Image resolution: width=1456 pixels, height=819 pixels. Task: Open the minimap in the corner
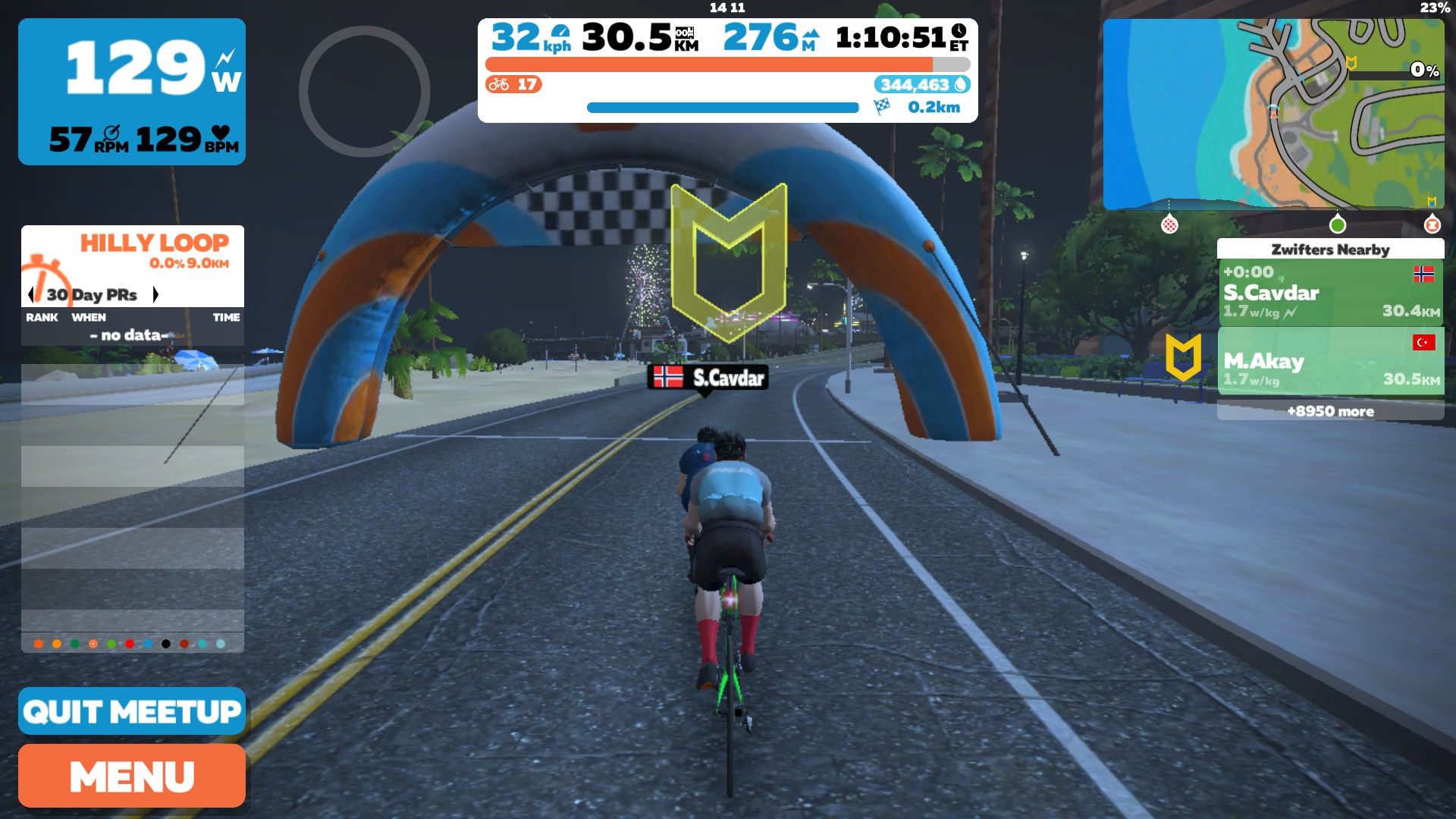click(x=1273, y=114)
